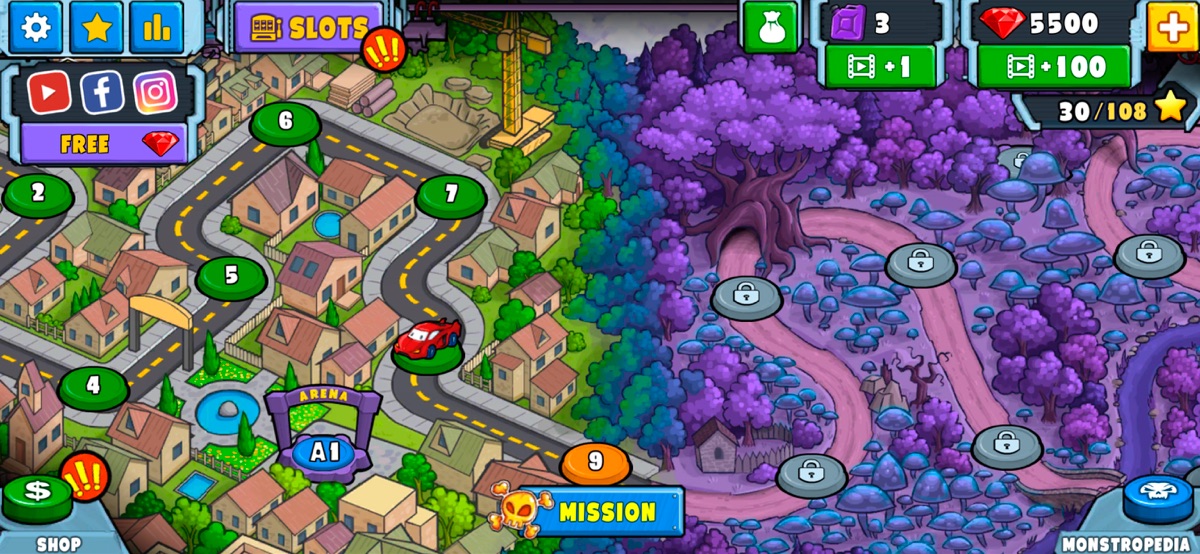
Task: Open the Slots machine
Action: tap(307, 28)
